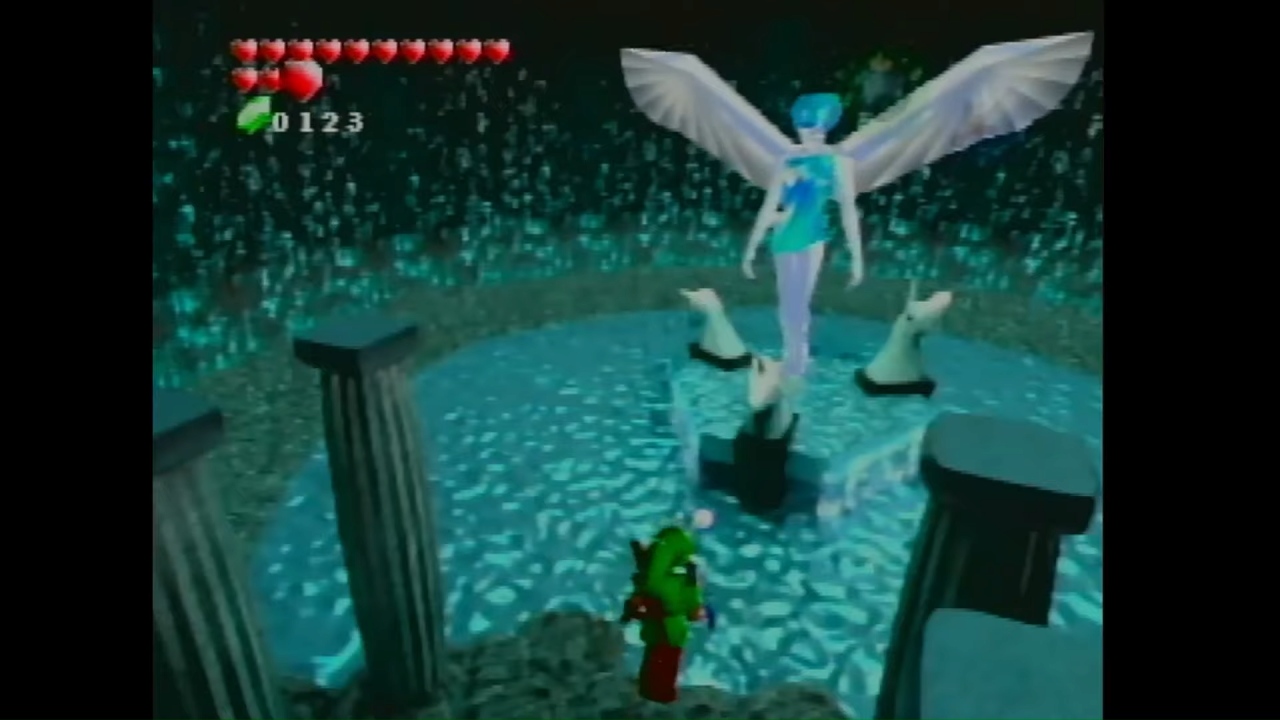Click the second heart in the second row
1280x720 pixels.
pos(268,76)
